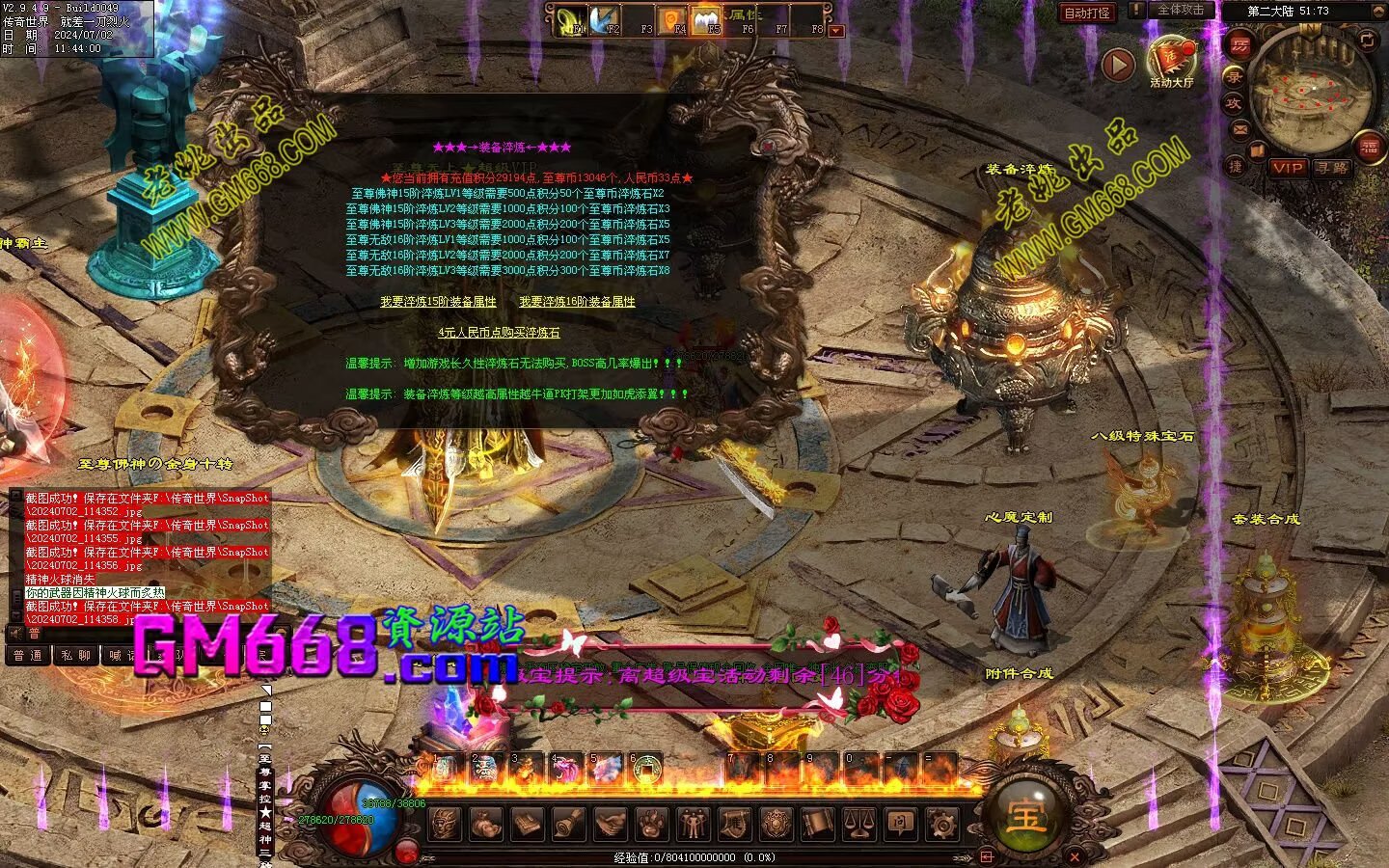The width and height of the screenshot is (1389, 868).
Task: Click the round play arrow button
Action: (1118, 65)
